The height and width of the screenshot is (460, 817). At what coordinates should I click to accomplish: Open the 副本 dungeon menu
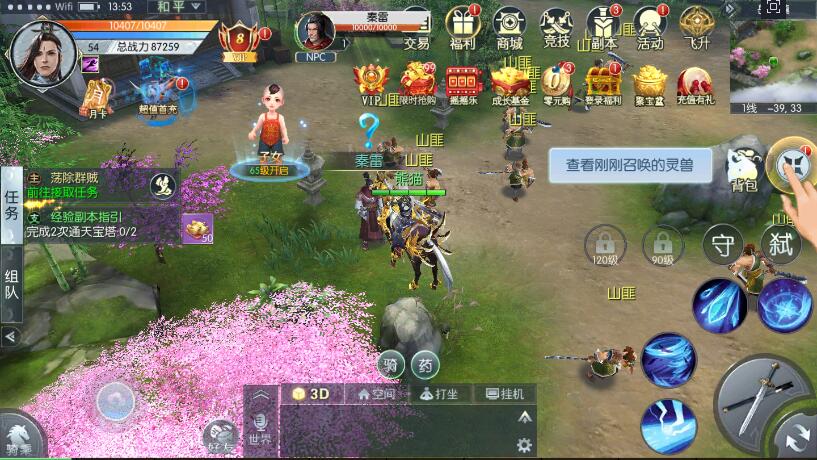click(603, 27)
